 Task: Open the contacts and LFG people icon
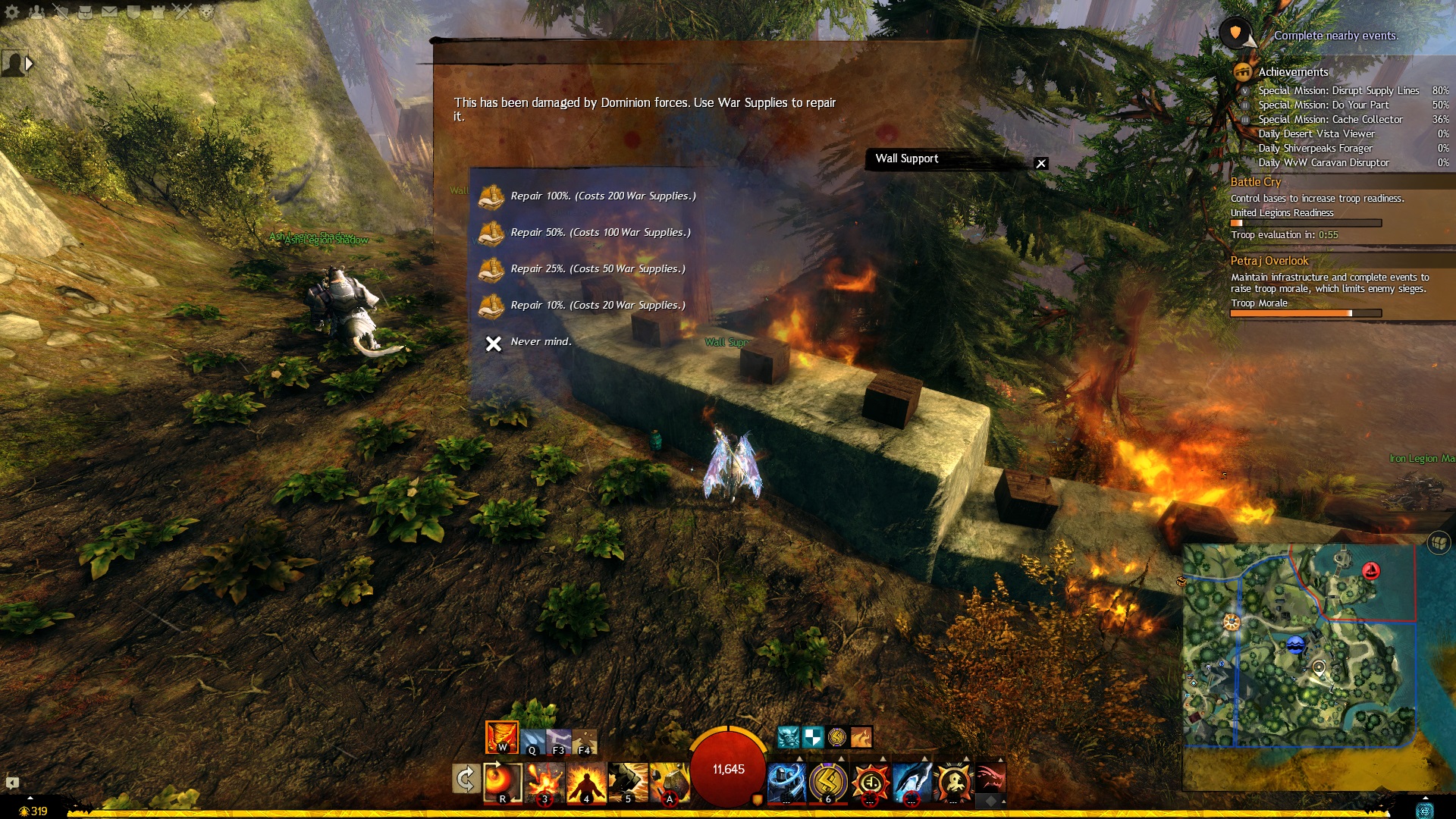tap(37, 11)
